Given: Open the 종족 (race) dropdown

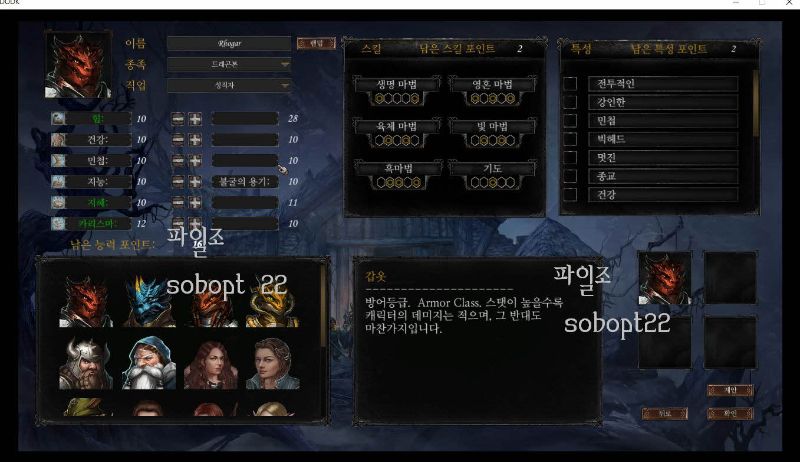Looking at the screenshot, I should [x=229, y=65].
